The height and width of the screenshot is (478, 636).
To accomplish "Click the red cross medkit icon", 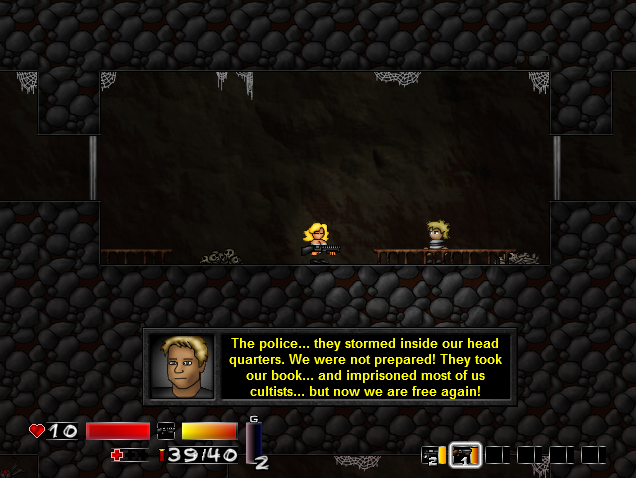I will [x=118, y=455].
